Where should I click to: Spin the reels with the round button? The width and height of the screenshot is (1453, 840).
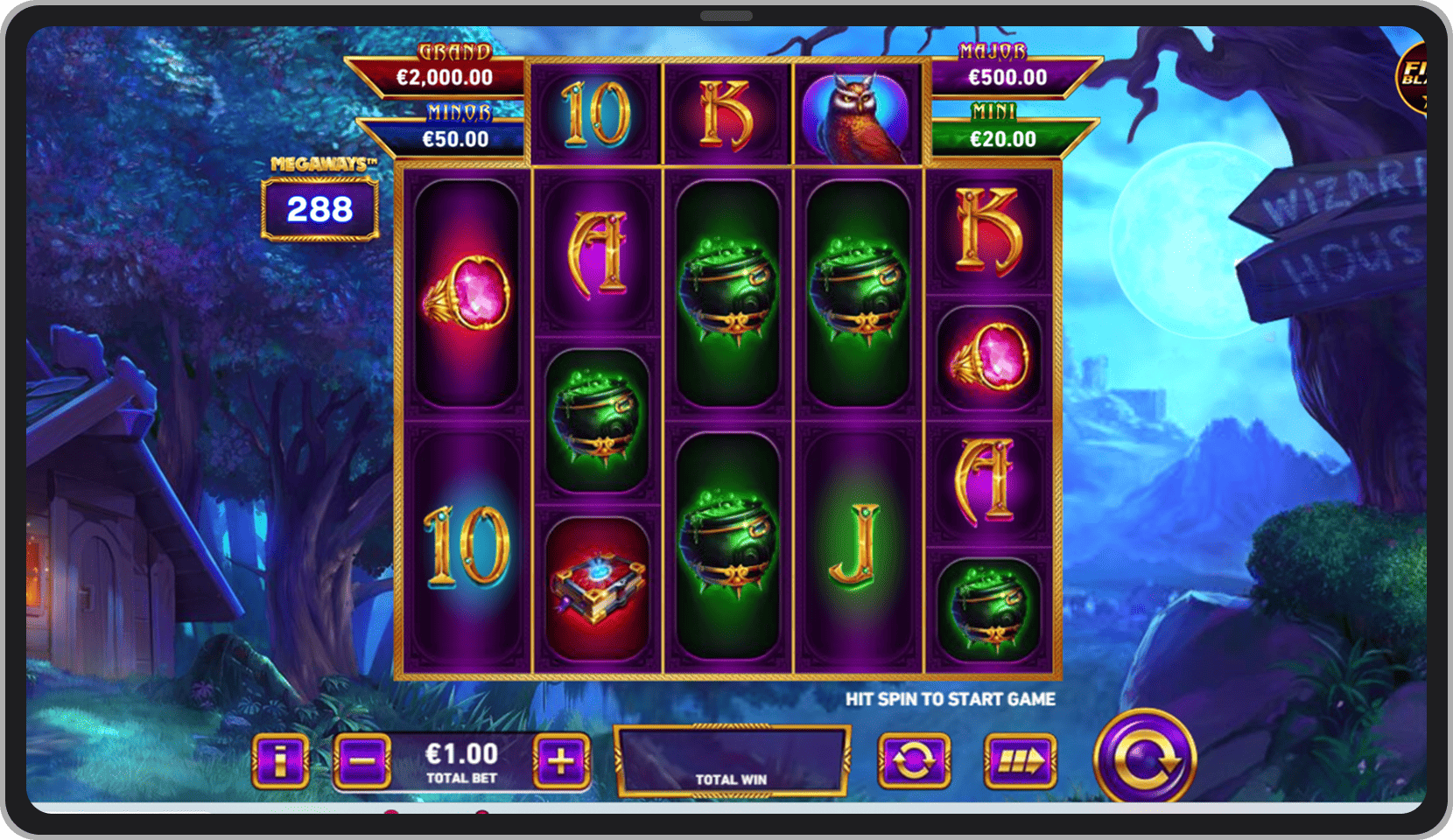point(1145,759)
